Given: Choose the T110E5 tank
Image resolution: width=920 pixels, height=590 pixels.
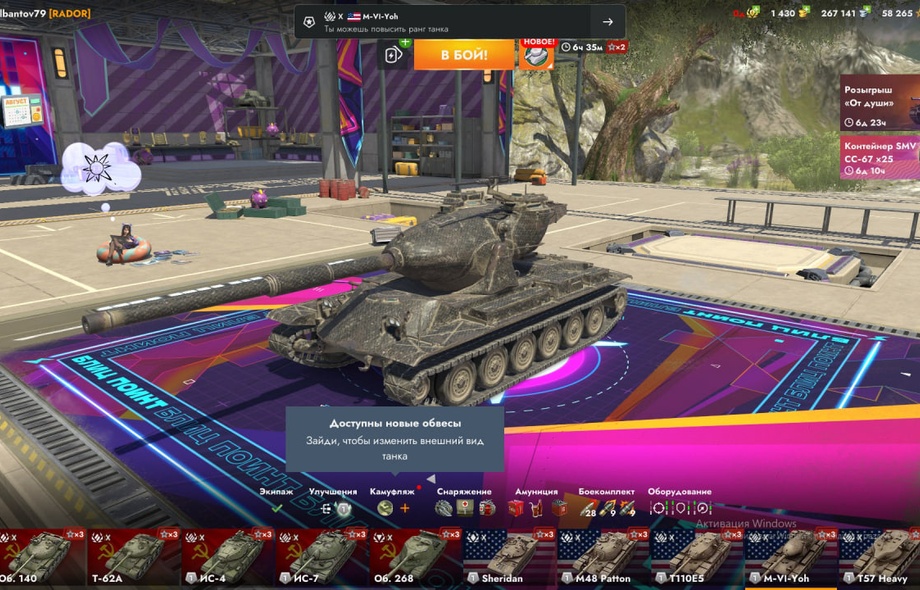Looking at the screenshot, I should (x=693, y=558).
